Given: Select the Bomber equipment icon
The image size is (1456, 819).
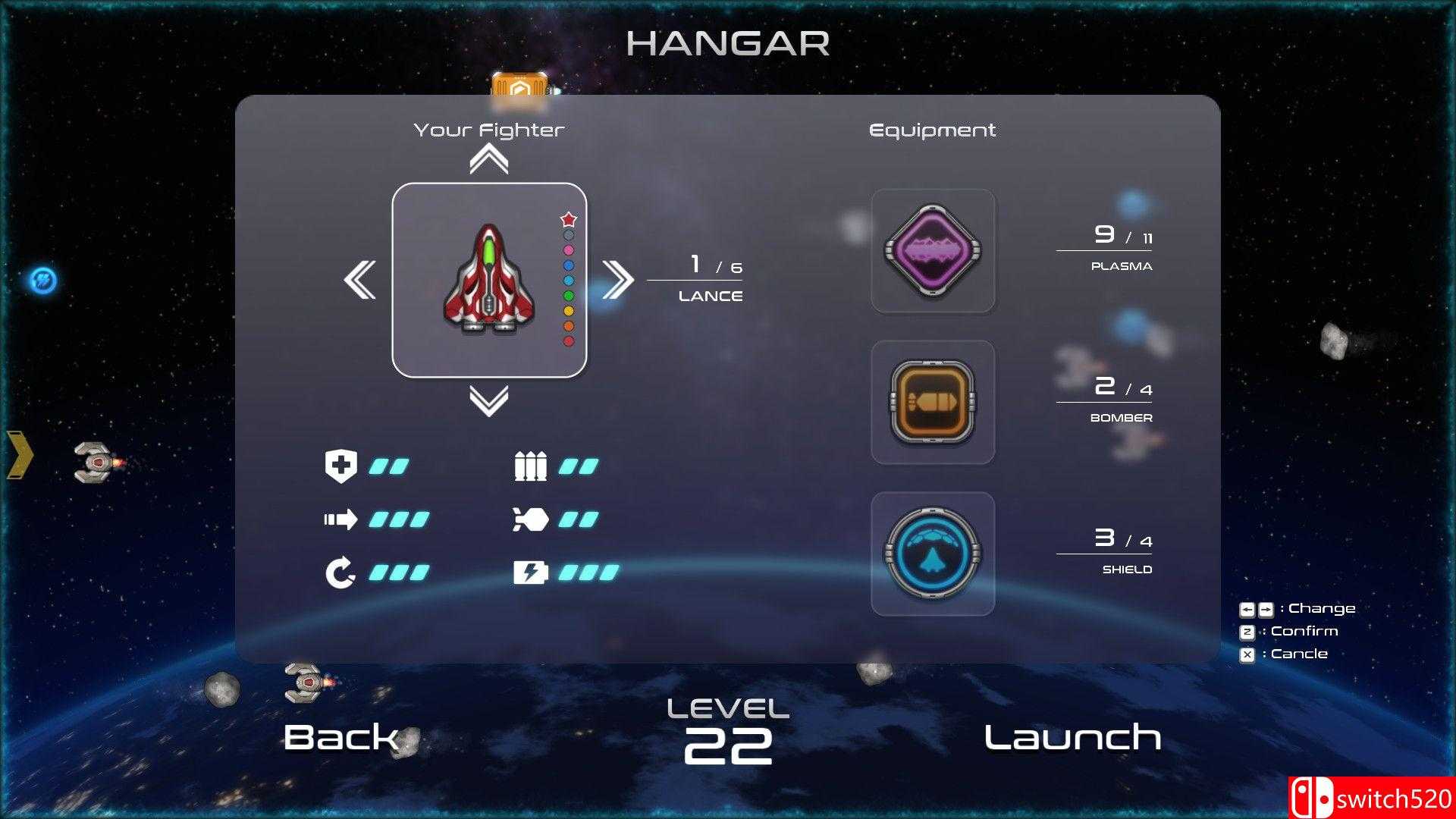Looking at the screenshot, I should [933, 402].
